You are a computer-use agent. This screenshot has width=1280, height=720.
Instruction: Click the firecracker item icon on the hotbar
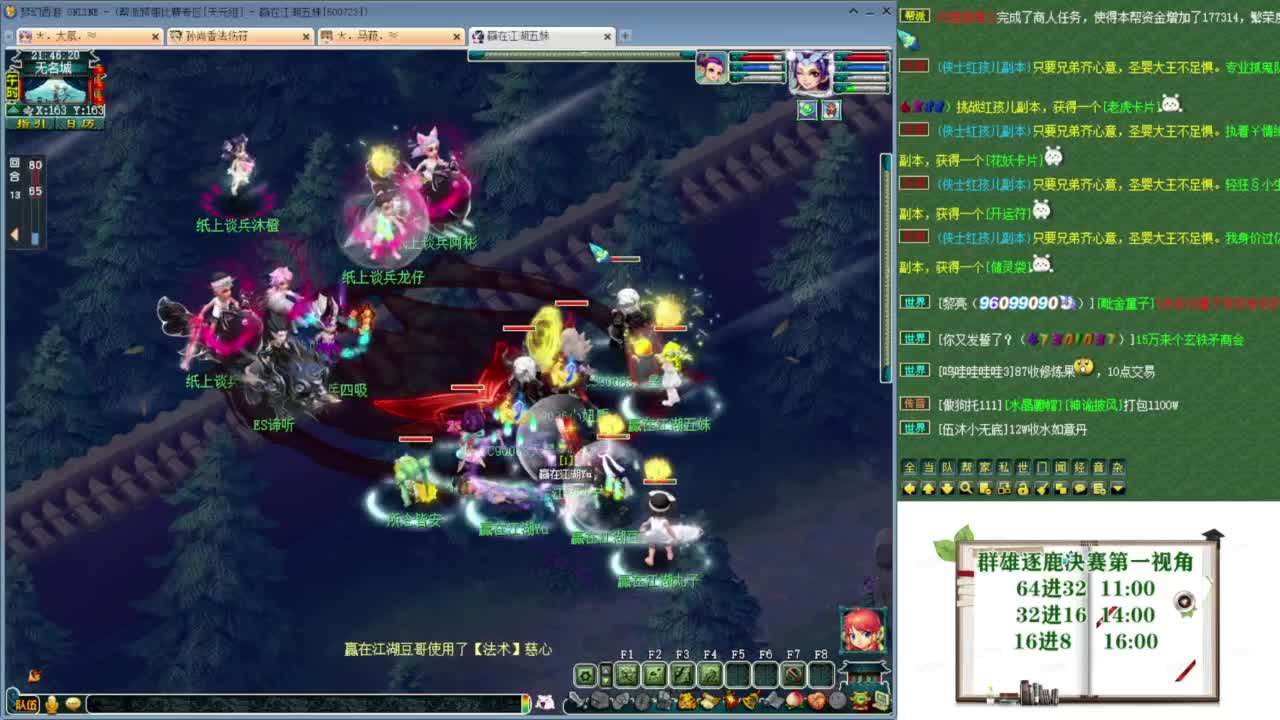point(733,702)
